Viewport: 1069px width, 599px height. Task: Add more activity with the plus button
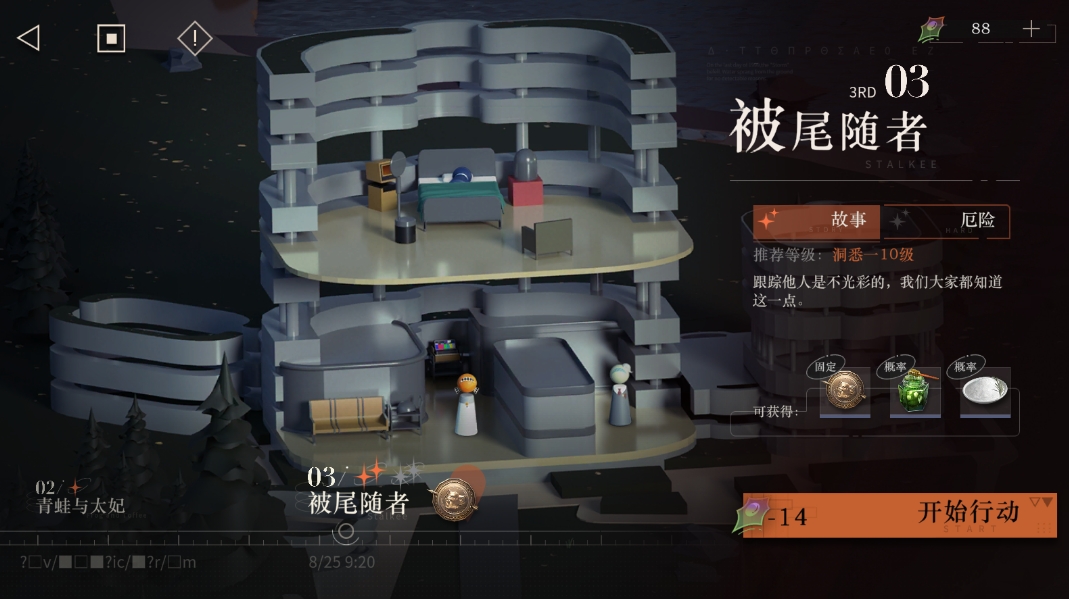(1031, 29)
